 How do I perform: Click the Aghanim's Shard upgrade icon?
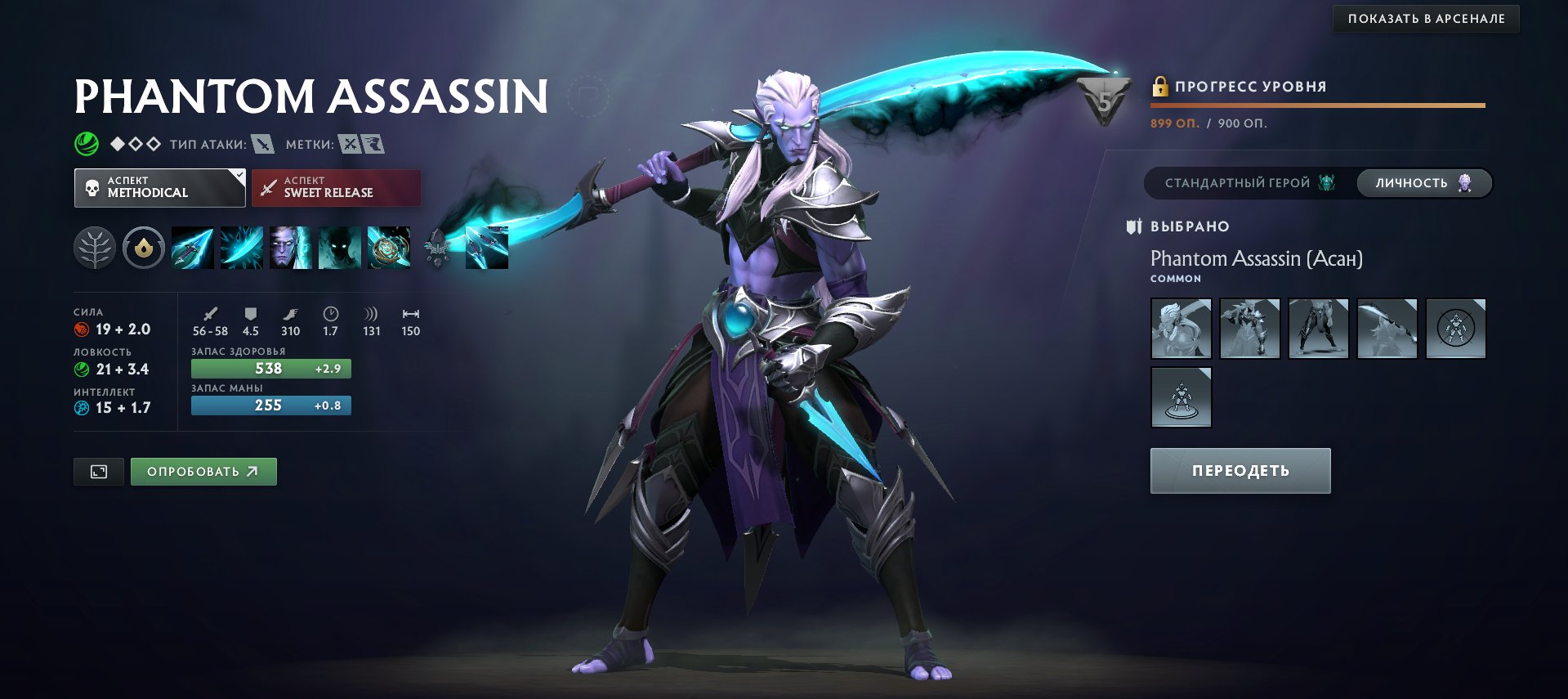point(437,247)
